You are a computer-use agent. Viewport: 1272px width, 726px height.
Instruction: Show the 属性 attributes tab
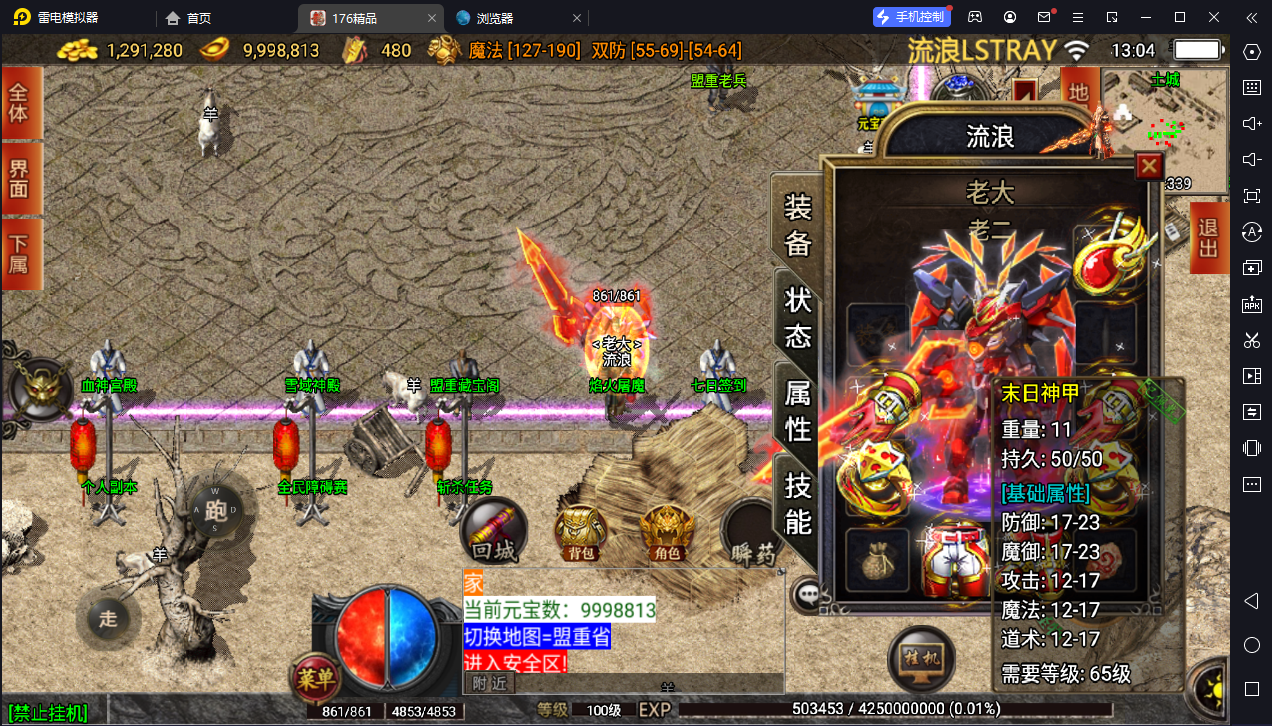tap(798, 410)
